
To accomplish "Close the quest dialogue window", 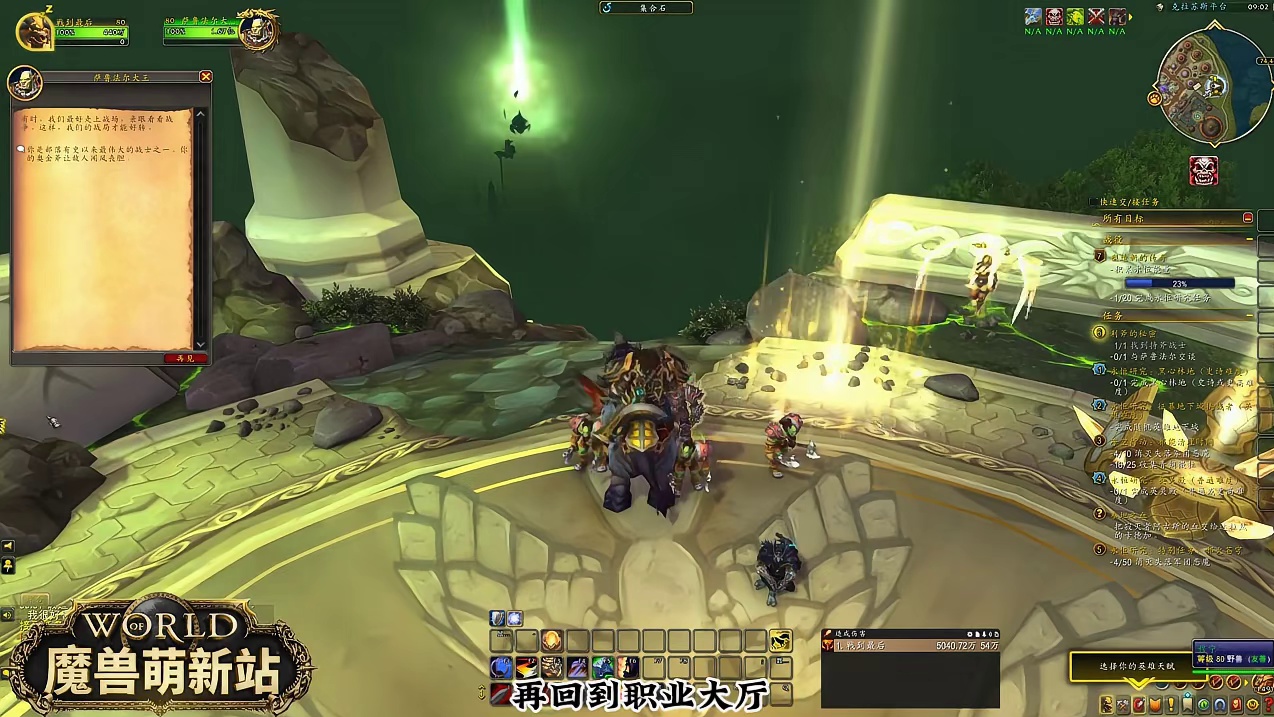I will pos(205,77).
